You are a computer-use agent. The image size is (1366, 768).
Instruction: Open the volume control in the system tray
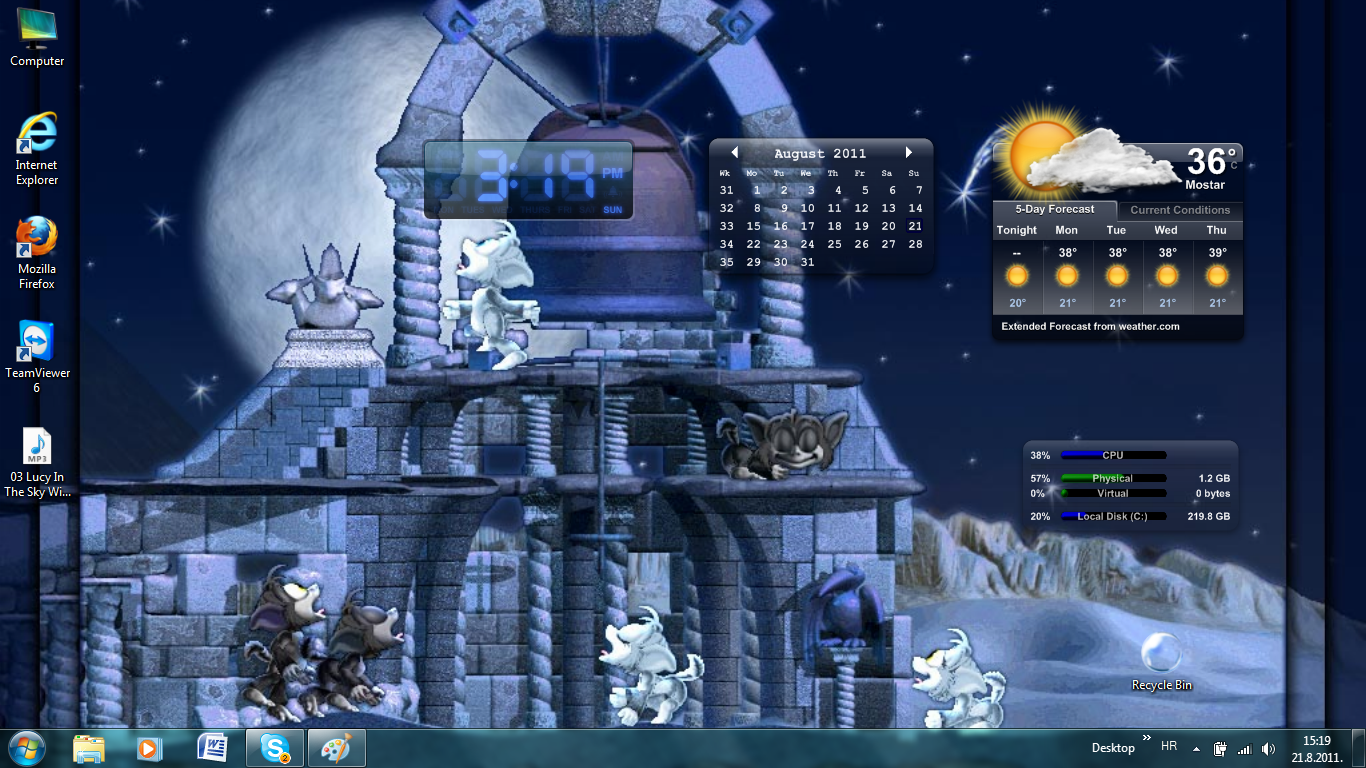(1268, 747)
